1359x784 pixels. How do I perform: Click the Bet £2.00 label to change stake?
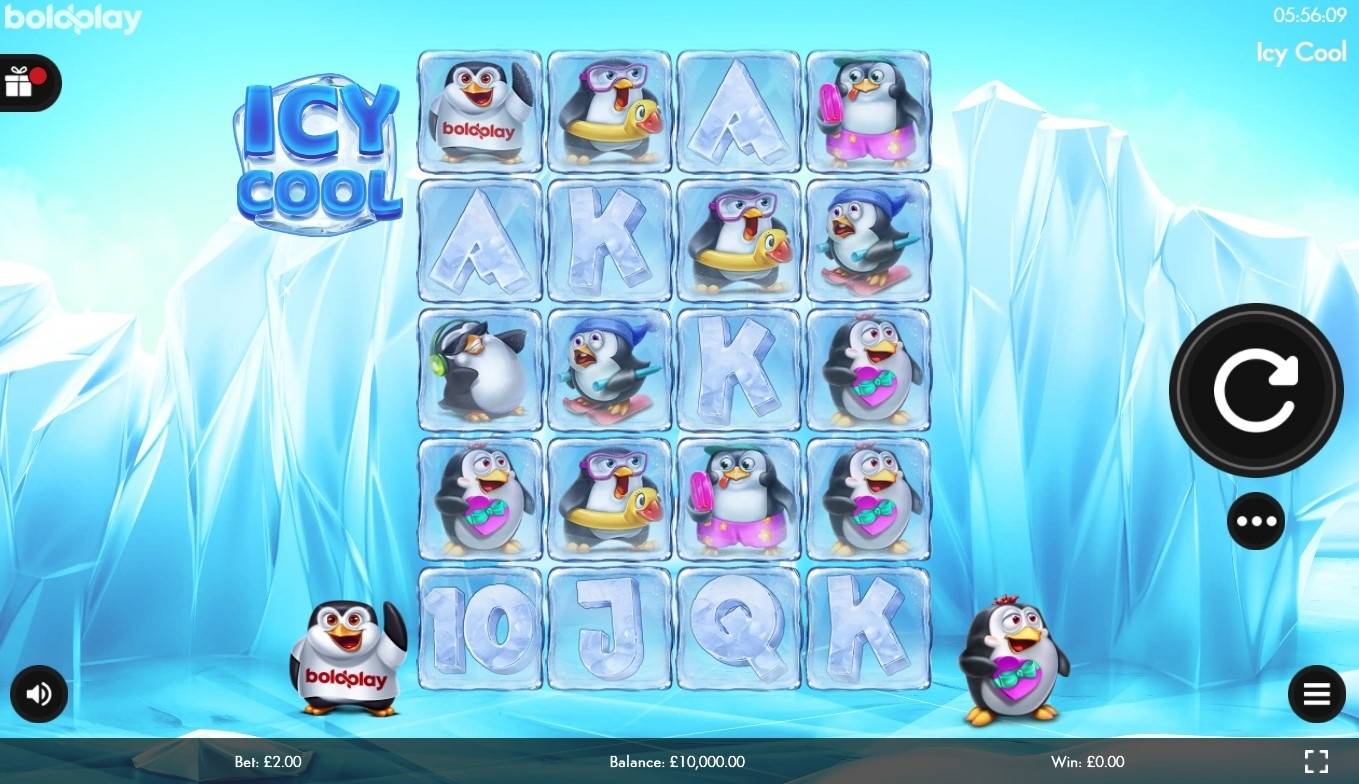click(x=266, y=762)
